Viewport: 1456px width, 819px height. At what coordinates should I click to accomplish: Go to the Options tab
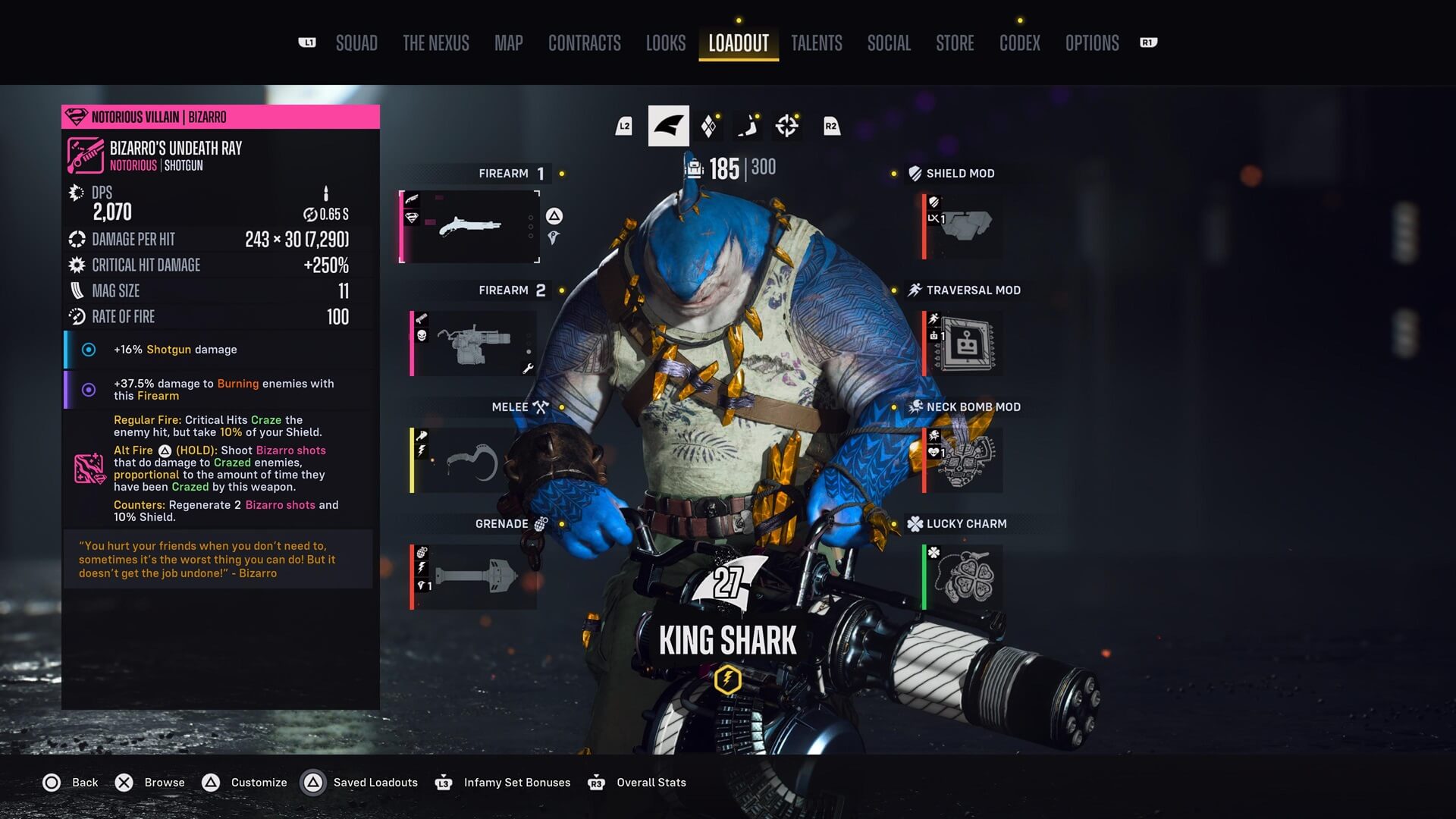coord(1092,43)
